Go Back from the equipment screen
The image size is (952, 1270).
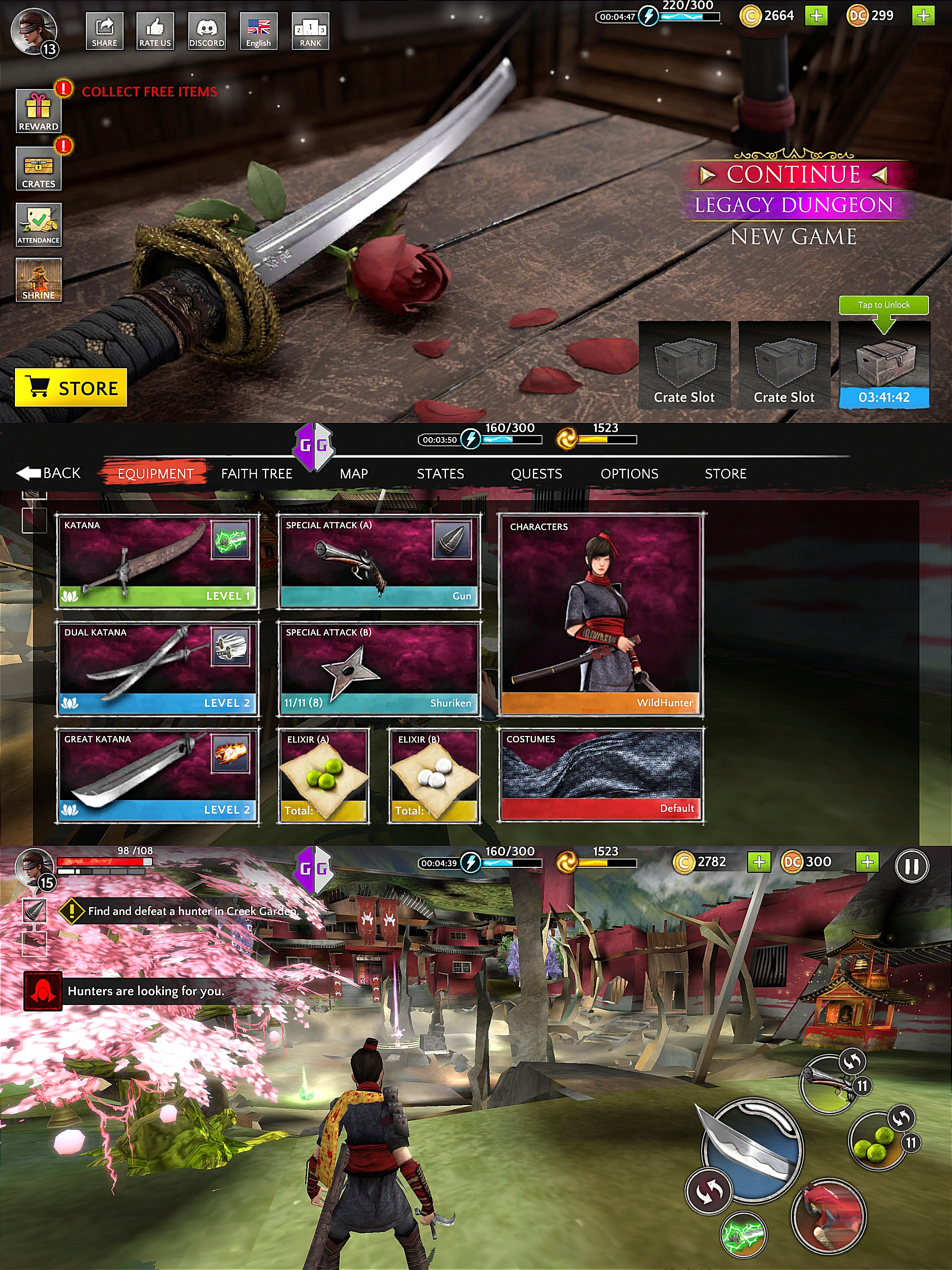[x=49, y=473]
